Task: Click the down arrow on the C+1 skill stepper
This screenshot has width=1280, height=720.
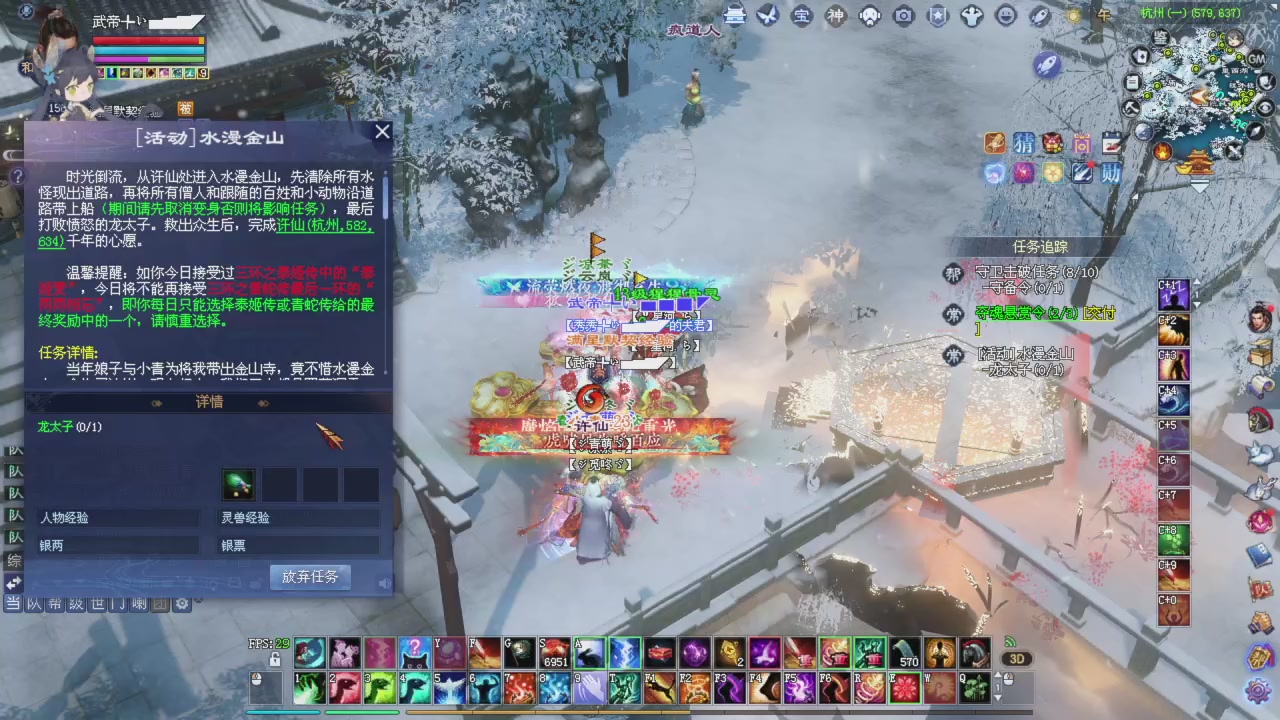Action: (1198, 302)
